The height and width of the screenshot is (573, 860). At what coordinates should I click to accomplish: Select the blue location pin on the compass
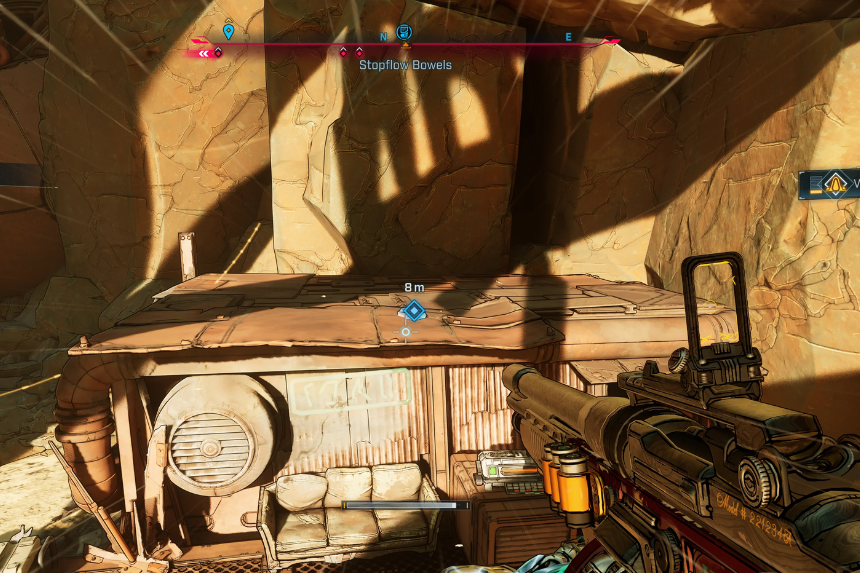pyautogui.click(x=228, y=32)
